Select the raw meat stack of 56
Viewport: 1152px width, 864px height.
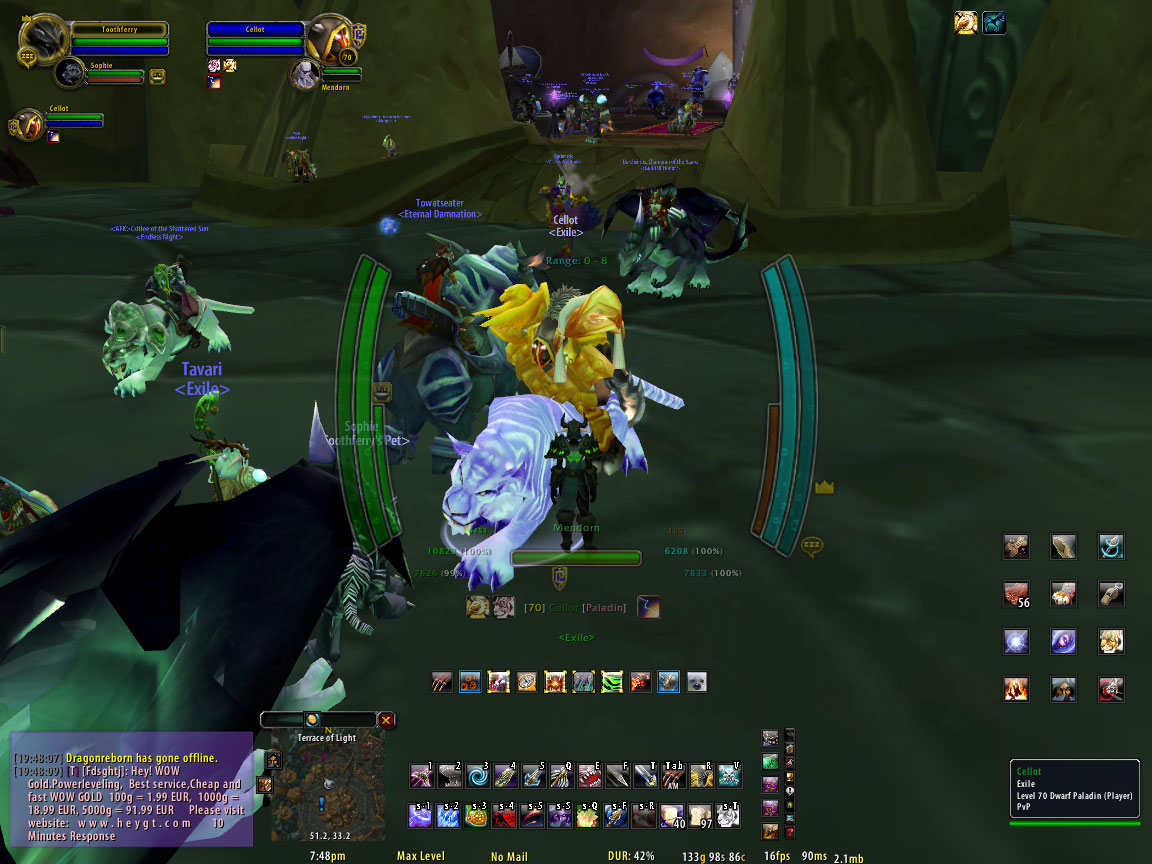[x=1016, y=594]
